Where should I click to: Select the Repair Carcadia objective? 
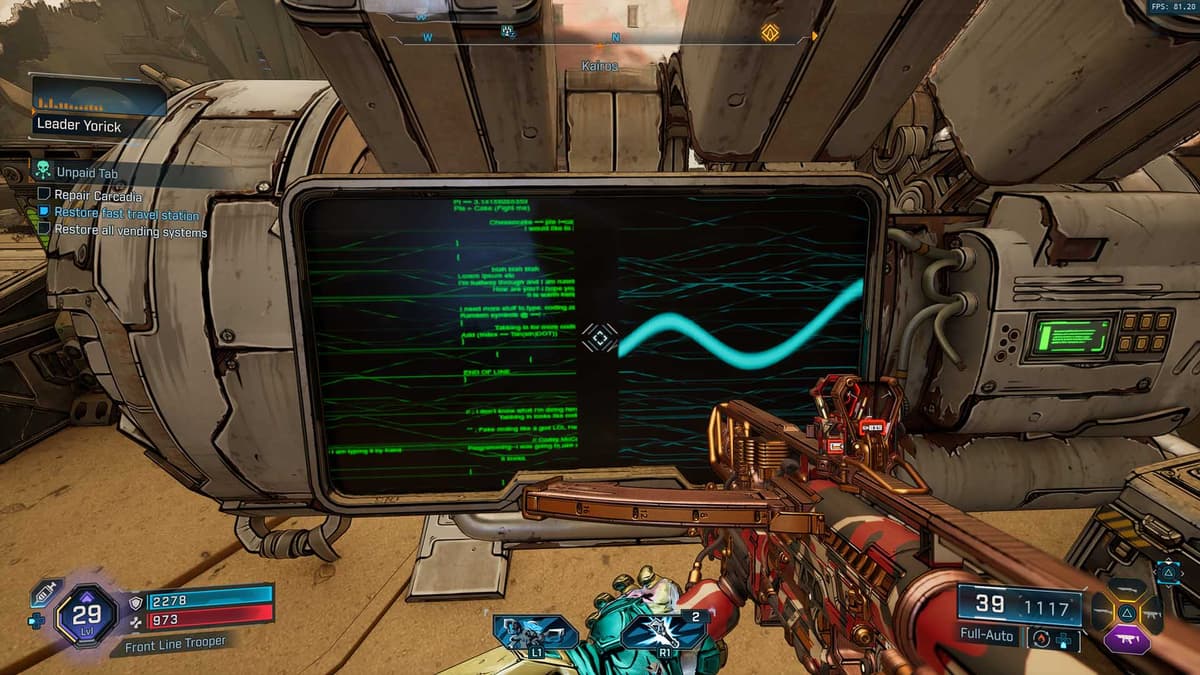(97, 196)
